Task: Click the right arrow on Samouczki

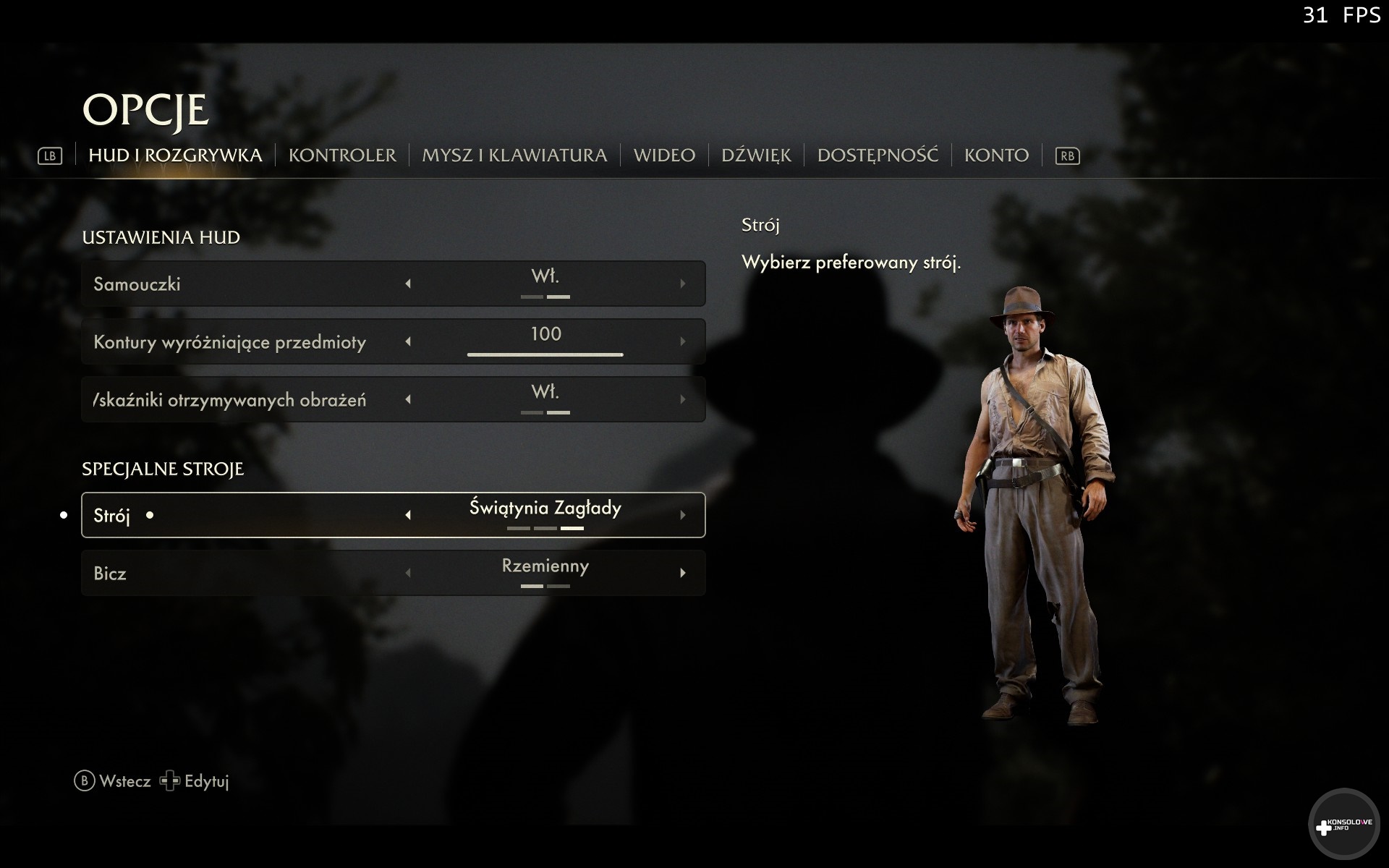Action: click(682, 284)
